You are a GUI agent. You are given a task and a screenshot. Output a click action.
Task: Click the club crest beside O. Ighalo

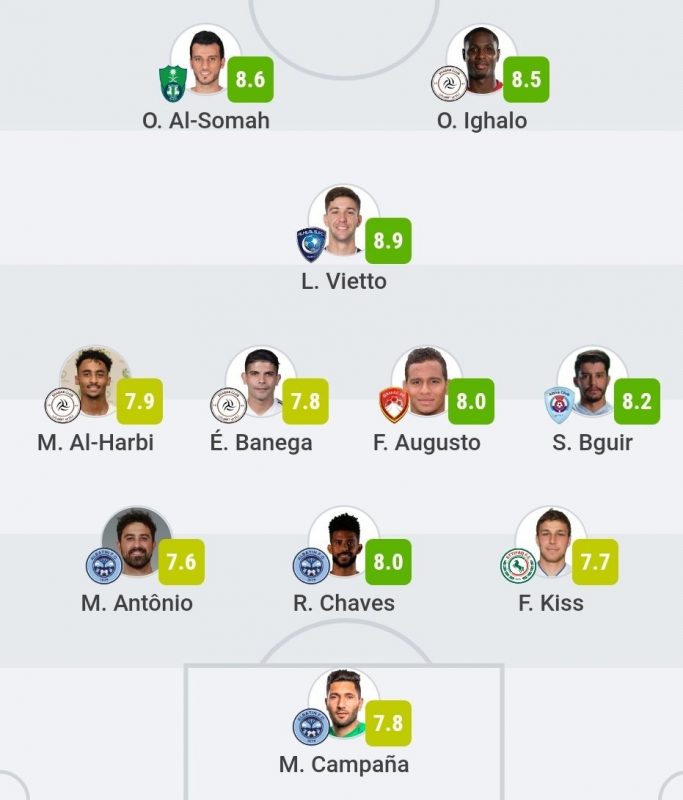[x=449, y=83]
